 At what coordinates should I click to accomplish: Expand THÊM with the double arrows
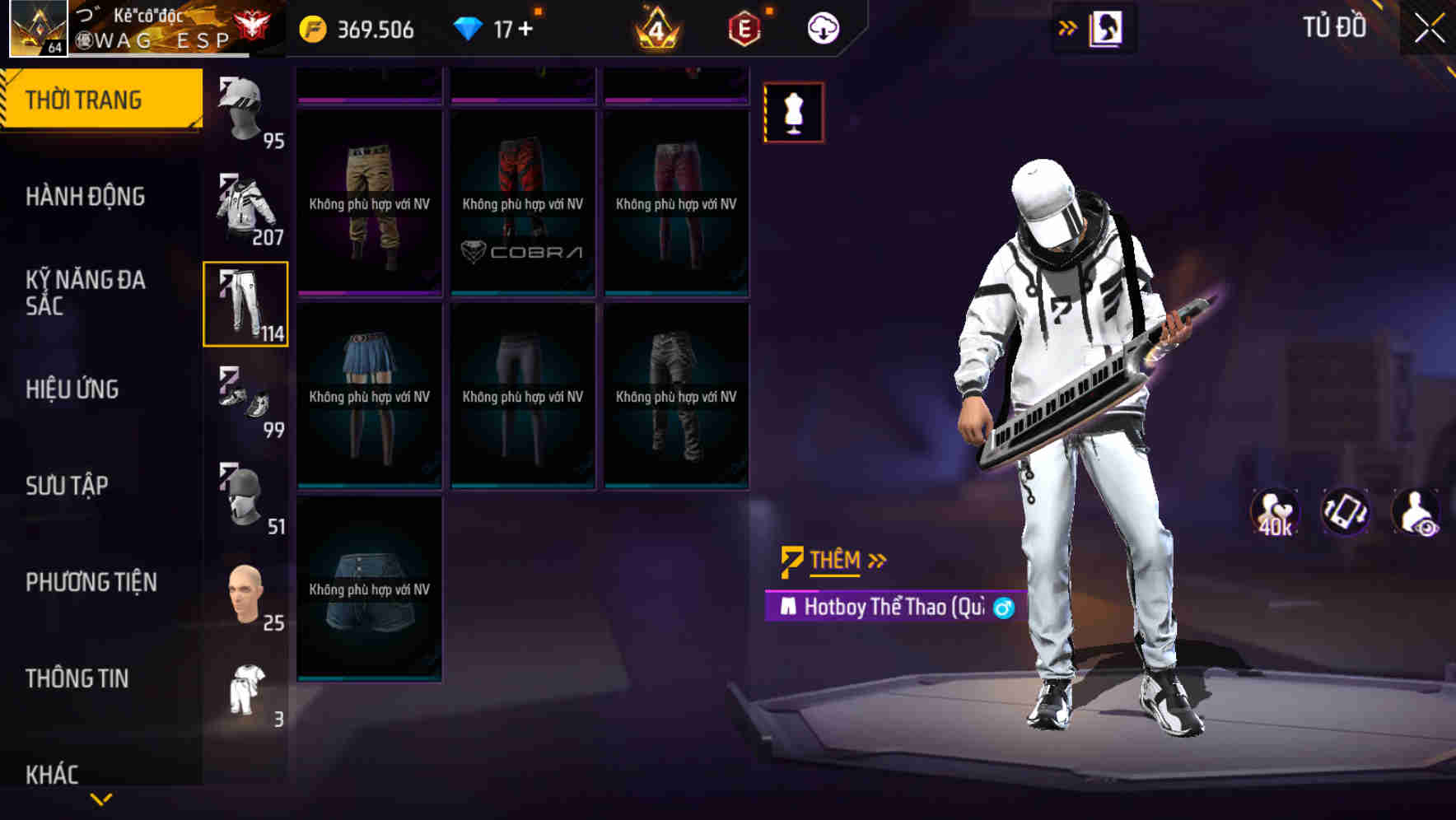click(x=876, y=560)
